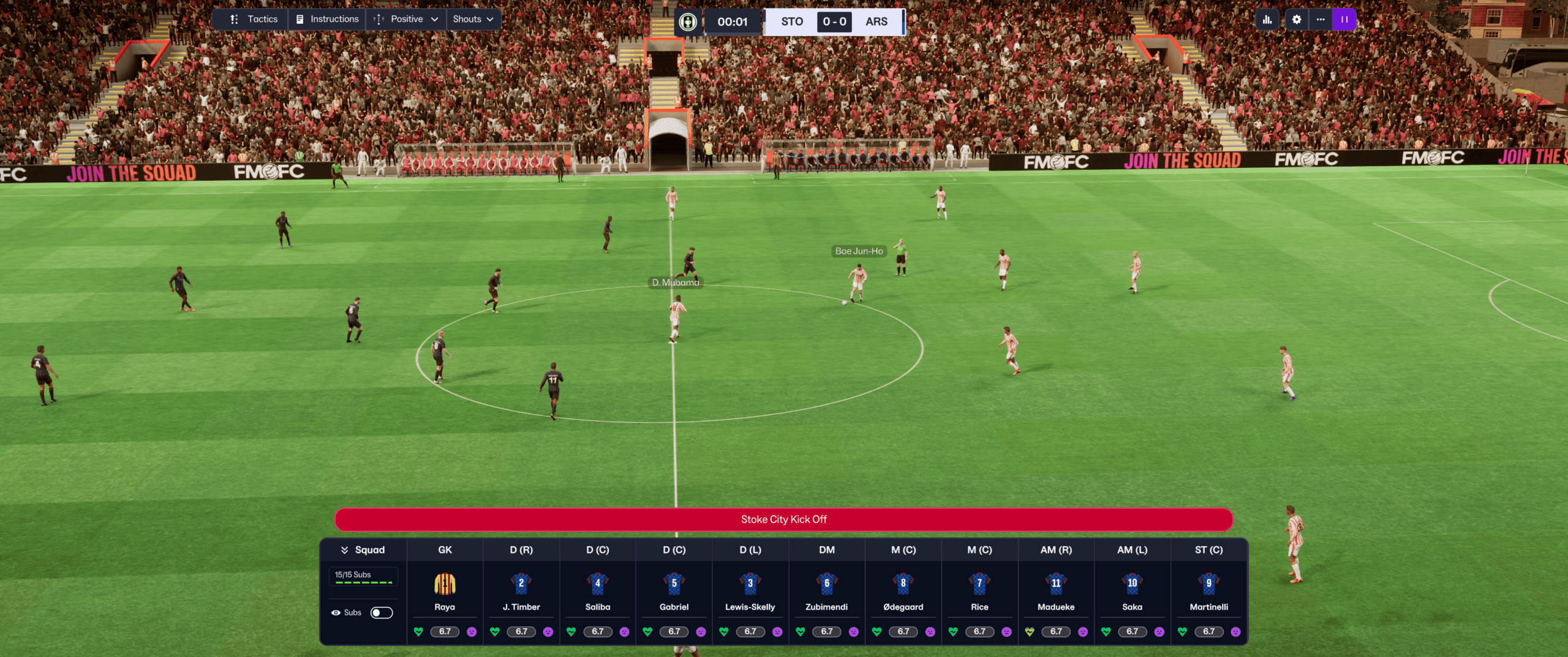The height and width of the screenshot is (657, 1568).
Task: Open the ellipsis more-options icon
Action: 1321,19
